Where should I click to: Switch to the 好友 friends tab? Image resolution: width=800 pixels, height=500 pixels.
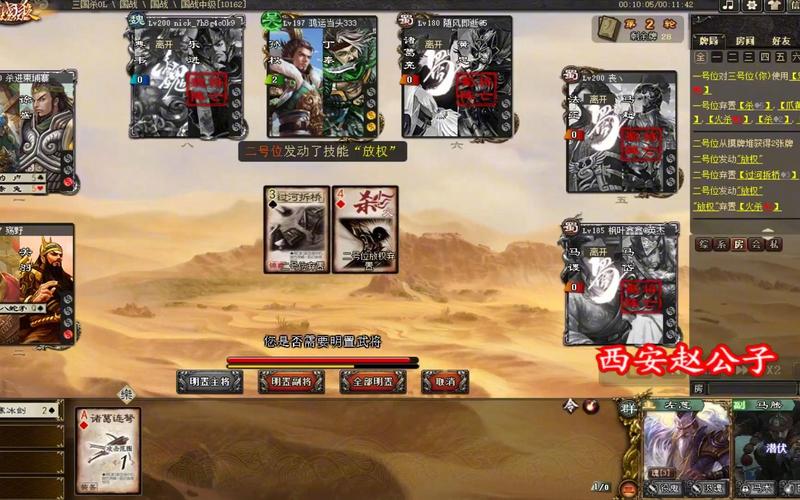pos(780,42)
